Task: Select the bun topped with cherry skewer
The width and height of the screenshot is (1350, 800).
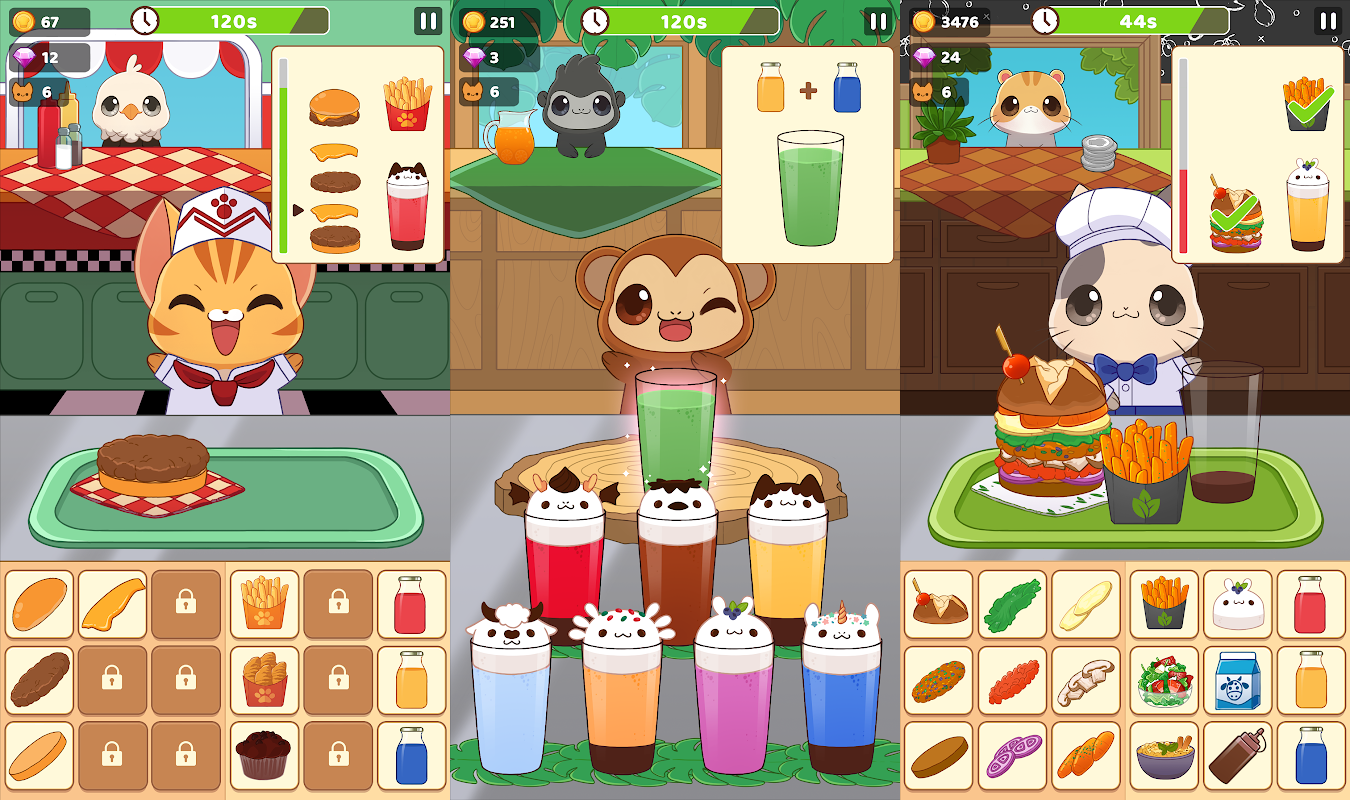Action: click(x=938, y=604)
